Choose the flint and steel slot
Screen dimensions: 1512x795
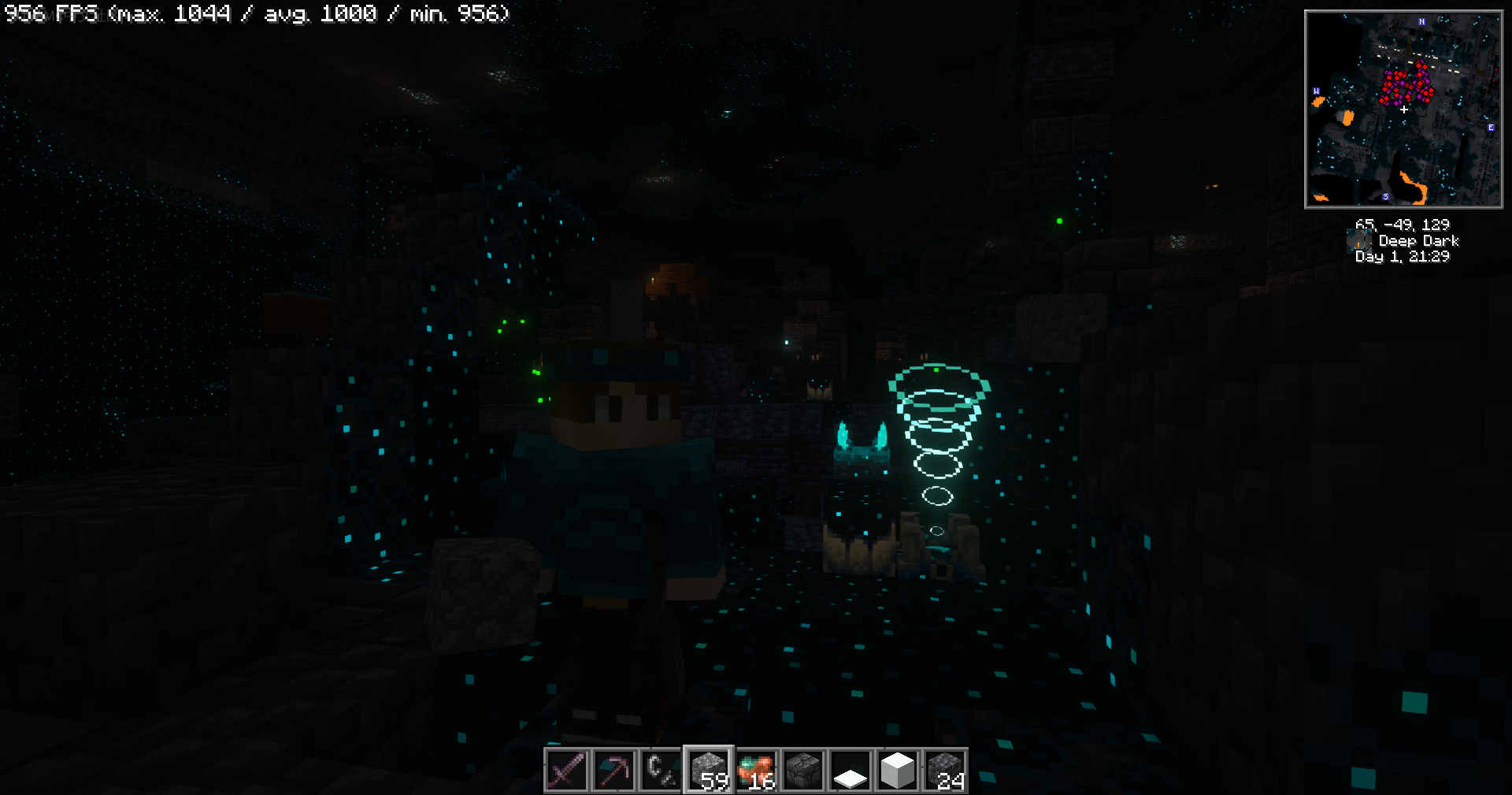pos(661,770)
